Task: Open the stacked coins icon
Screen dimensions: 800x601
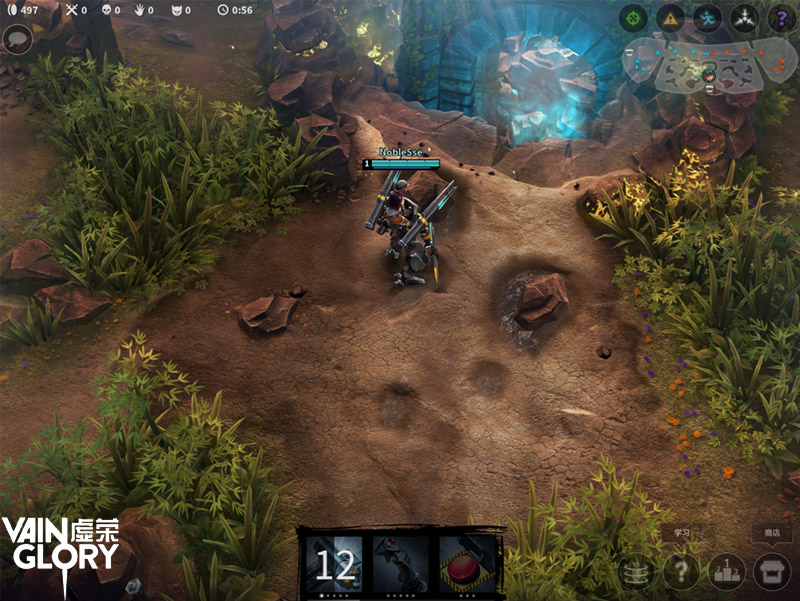Action: tap(637, 572)
